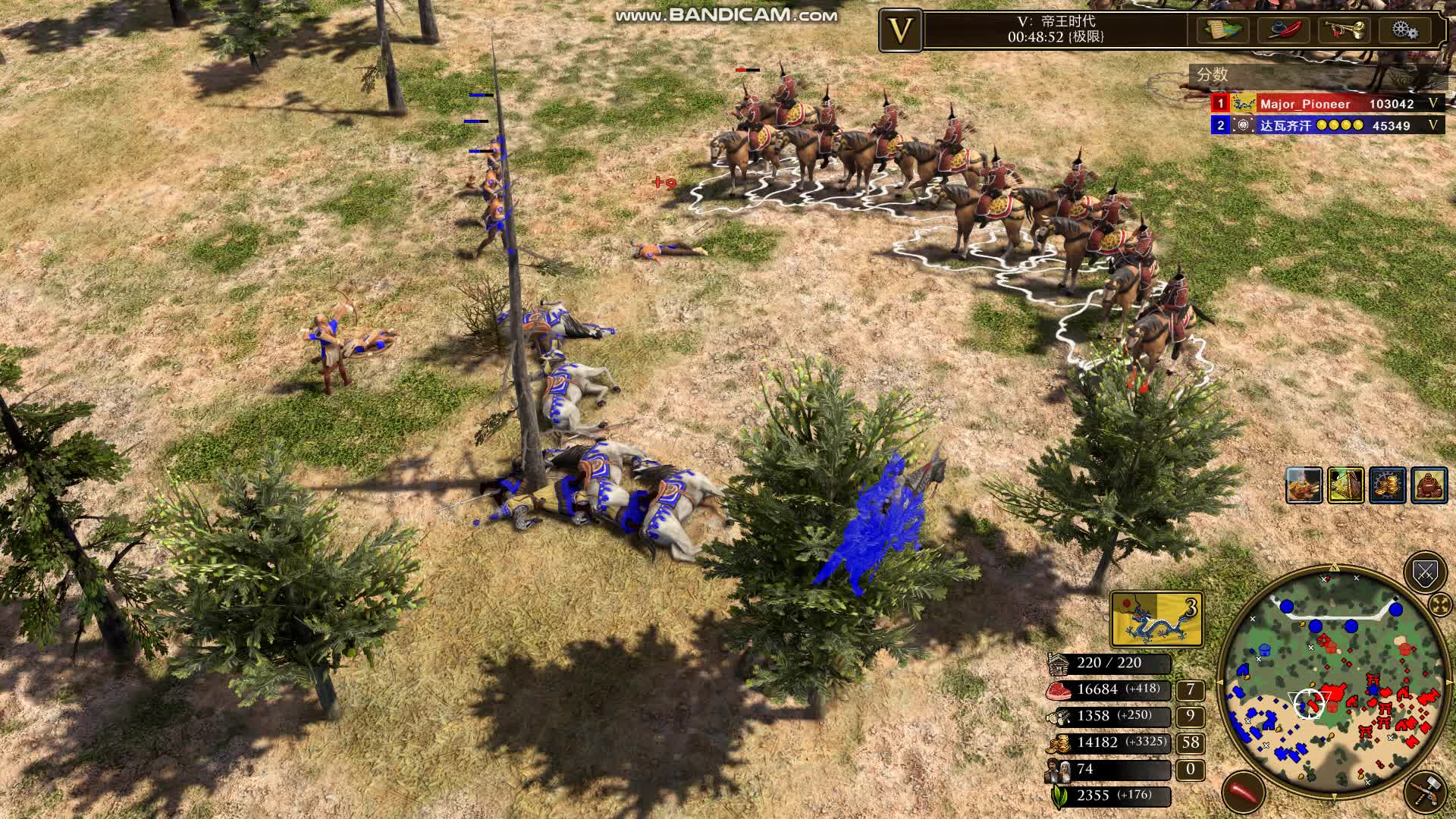The width and height of the screenshot is (1456, 819).
Task: Open diplomacy via the trumpet icon
Action: (1344, 30)
